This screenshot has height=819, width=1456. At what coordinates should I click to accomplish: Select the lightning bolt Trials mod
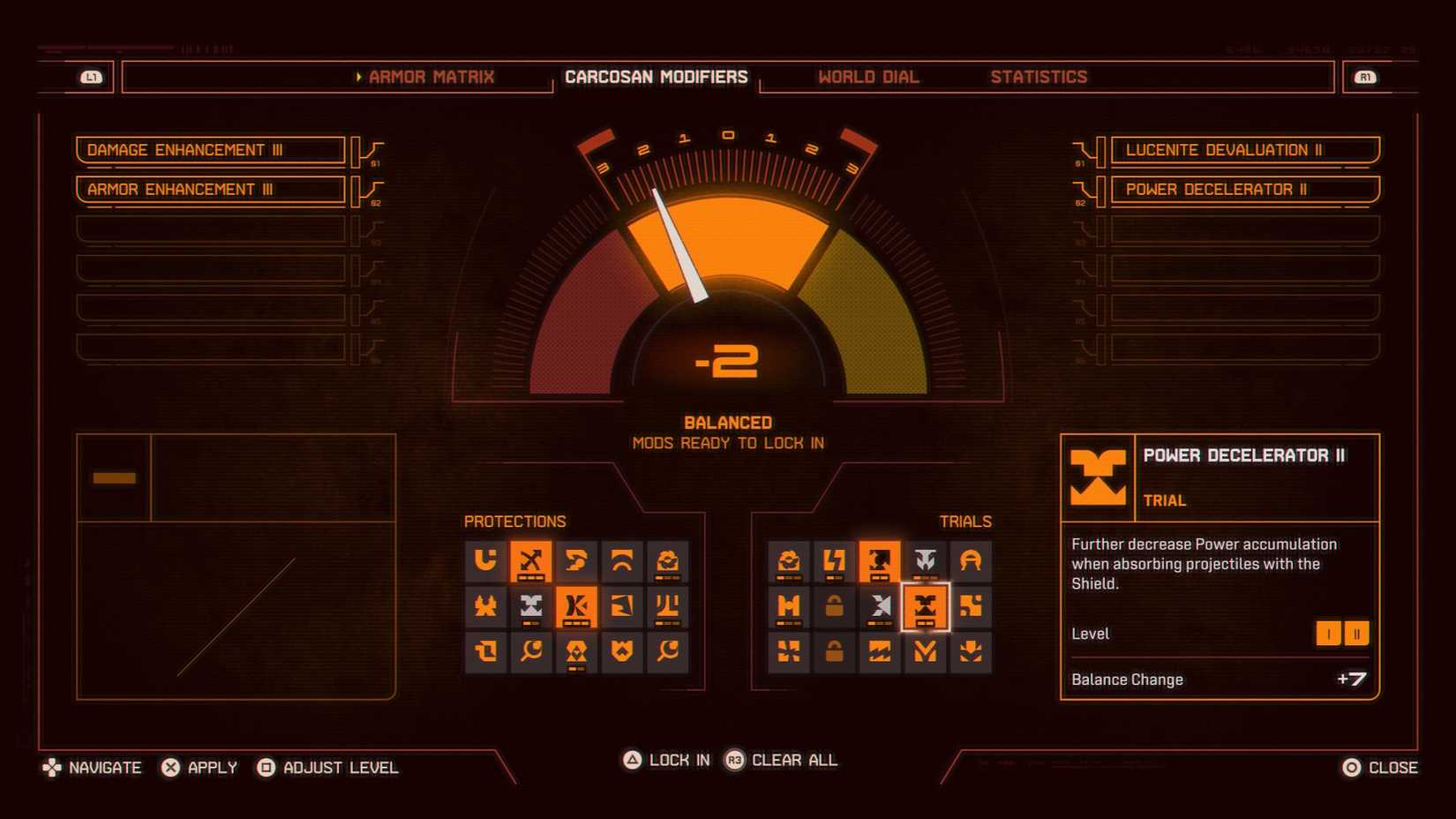(x=834, y=560)
